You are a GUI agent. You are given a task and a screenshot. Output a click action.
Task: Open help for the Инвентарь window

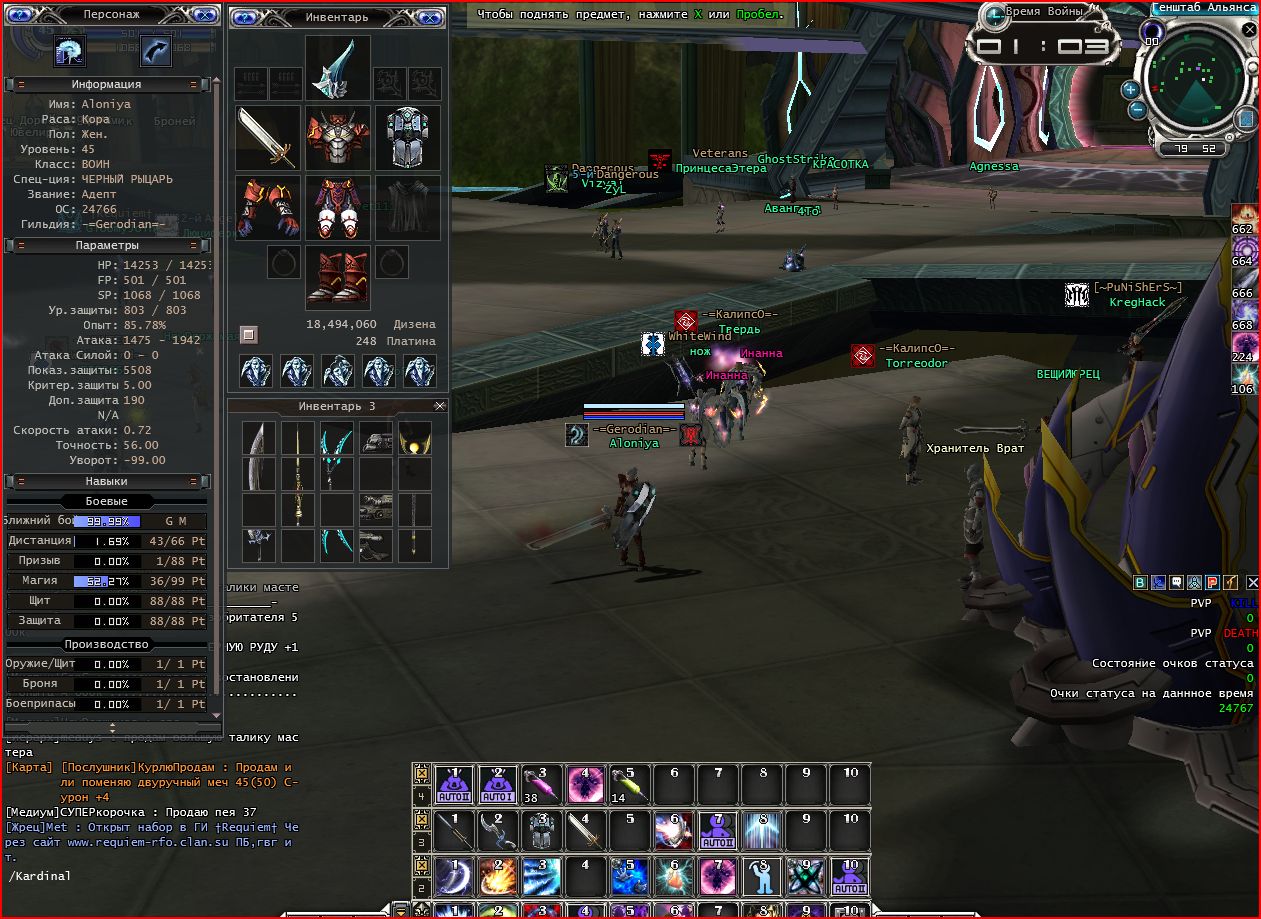tap(245, 17)
